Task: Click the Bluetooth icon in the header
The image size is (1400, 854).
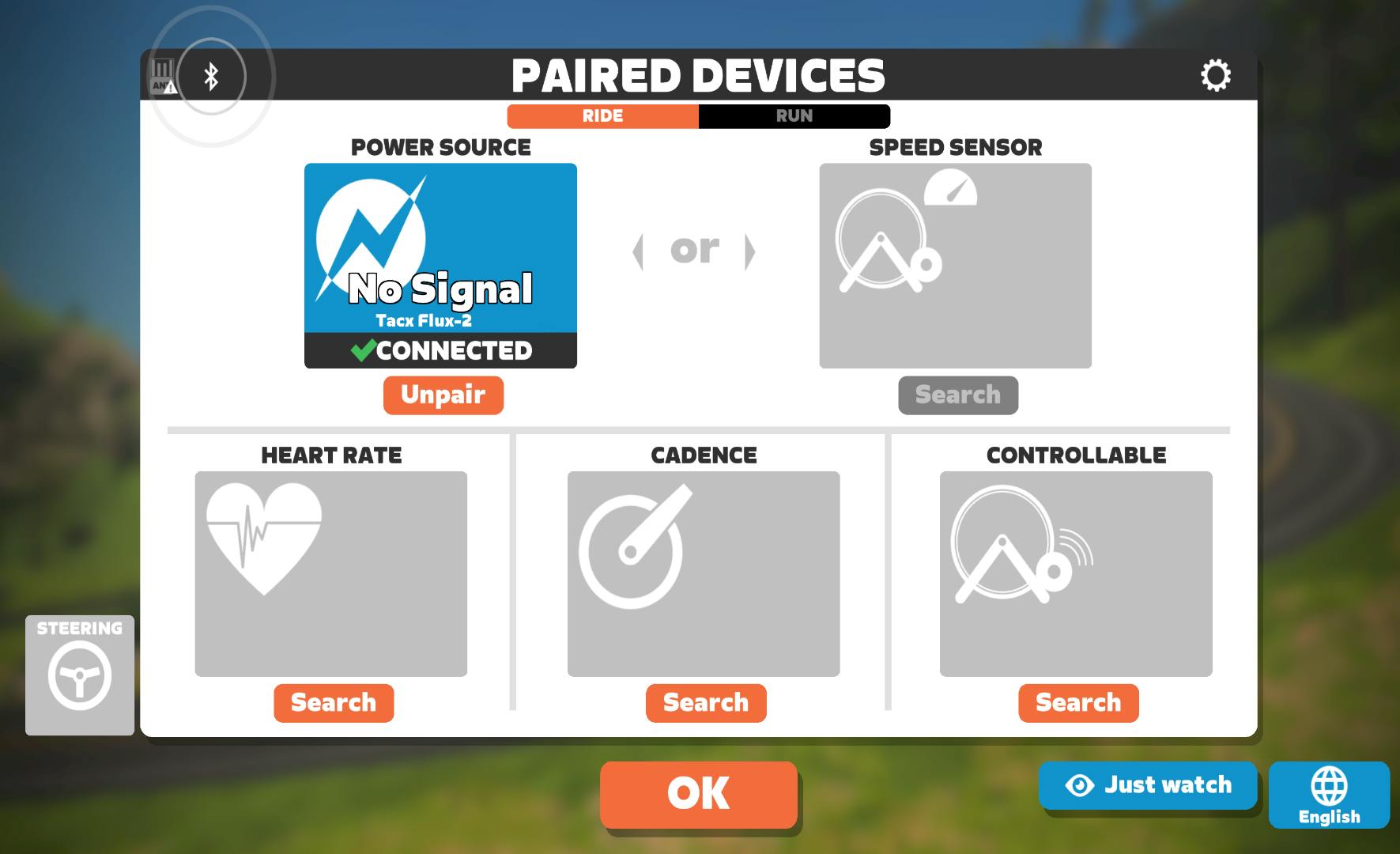Action: (x=210, y=76)
